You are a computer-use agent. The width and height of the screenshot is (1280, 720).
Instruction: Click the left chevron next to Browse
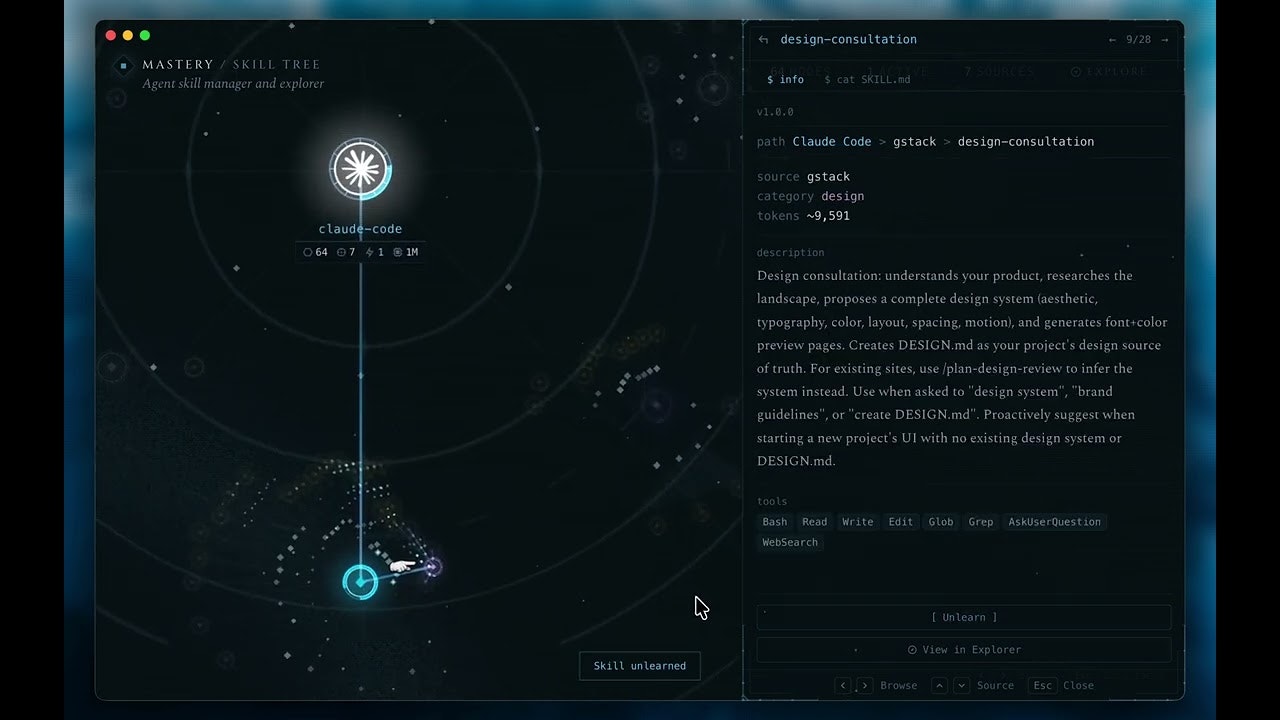843,685
